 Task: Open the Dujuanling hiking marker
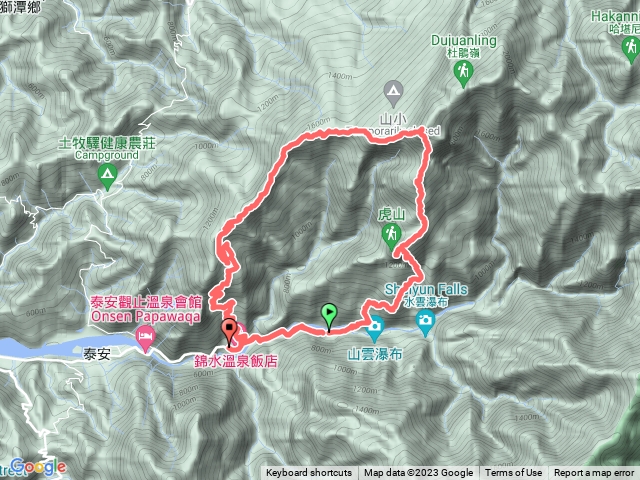(x=464, y=71)
